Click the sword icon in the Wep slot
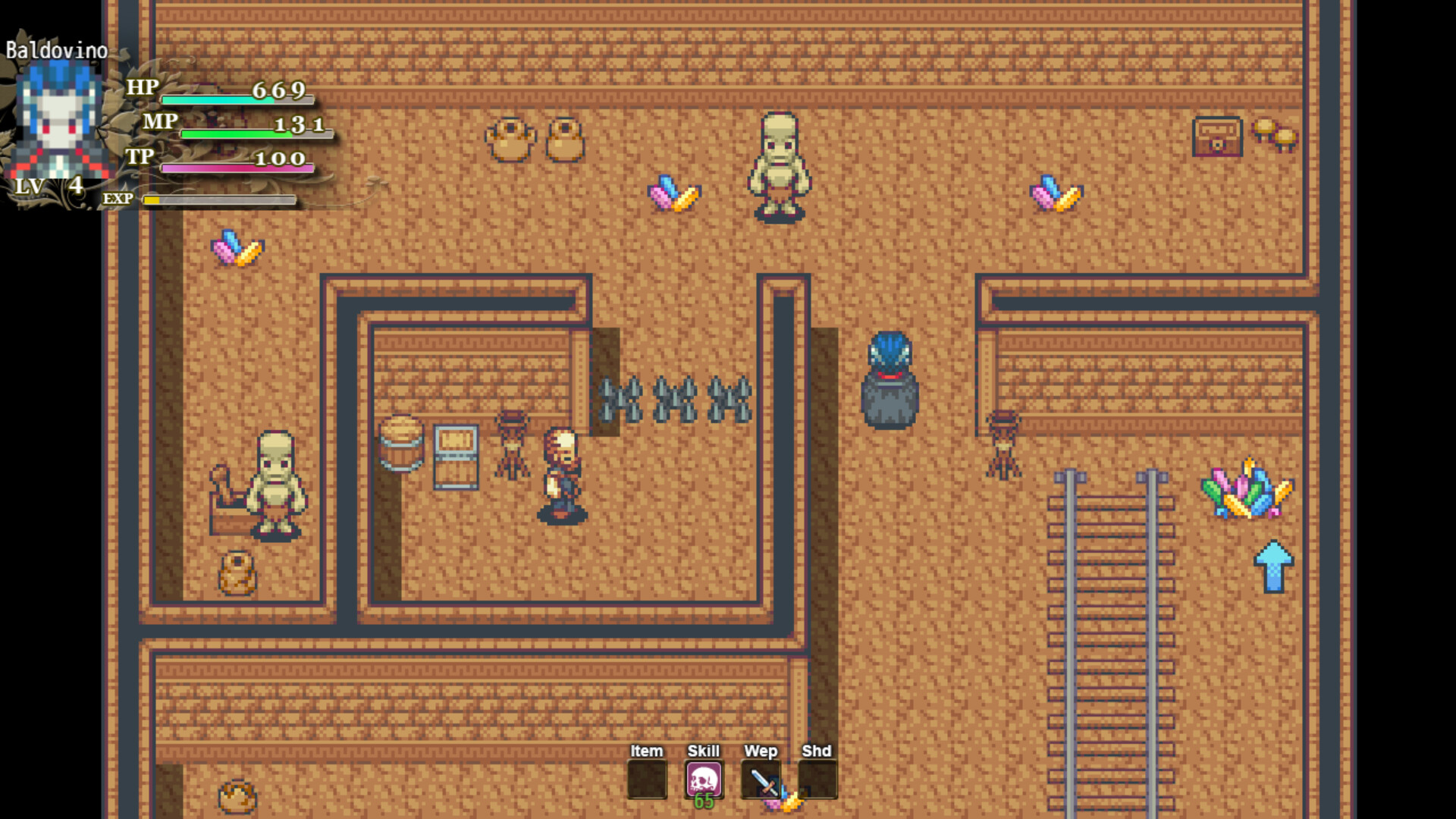 pos(761,780)
